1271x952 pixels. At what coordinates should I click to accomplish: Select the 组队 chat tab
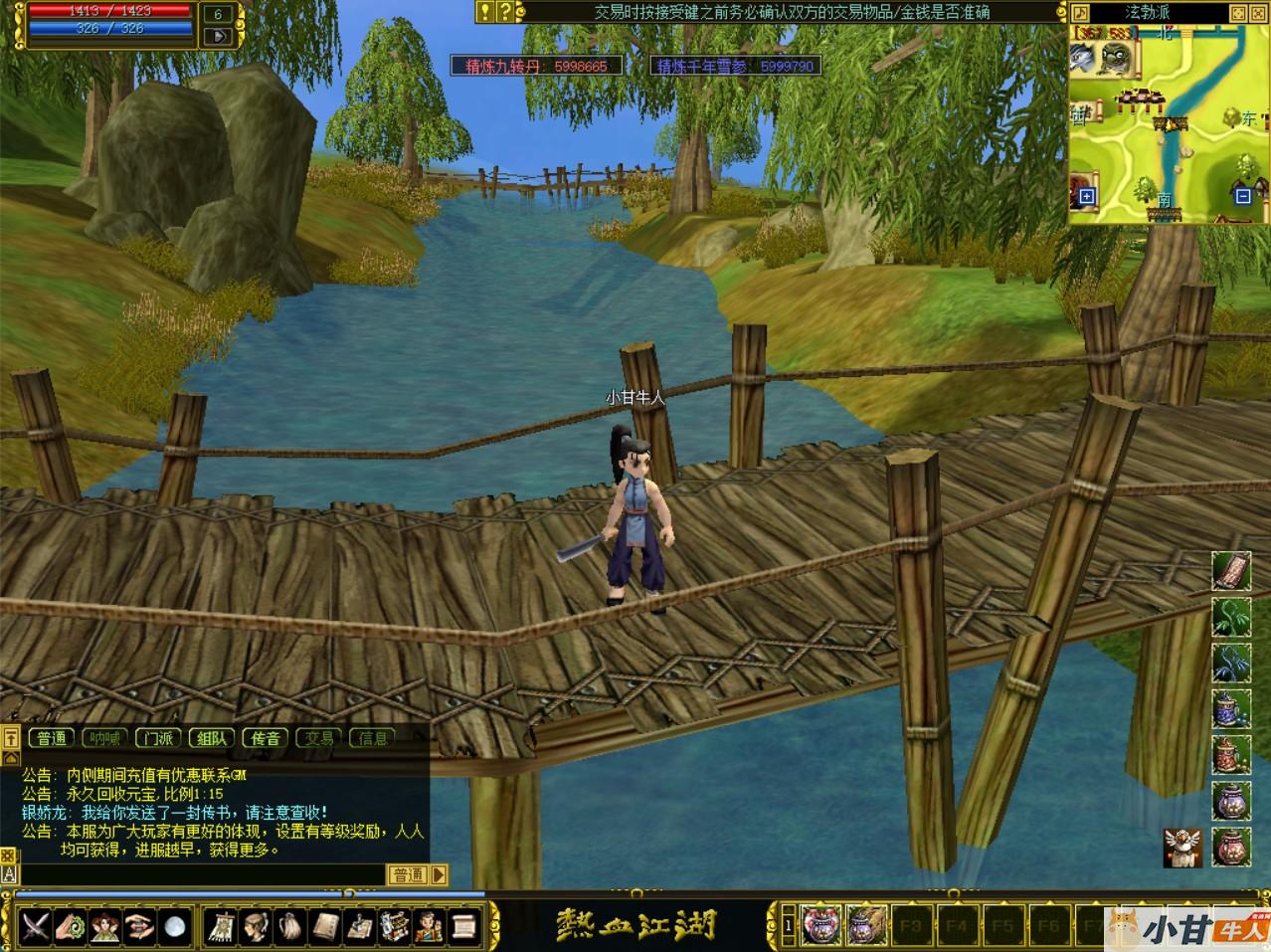(212, 738)
